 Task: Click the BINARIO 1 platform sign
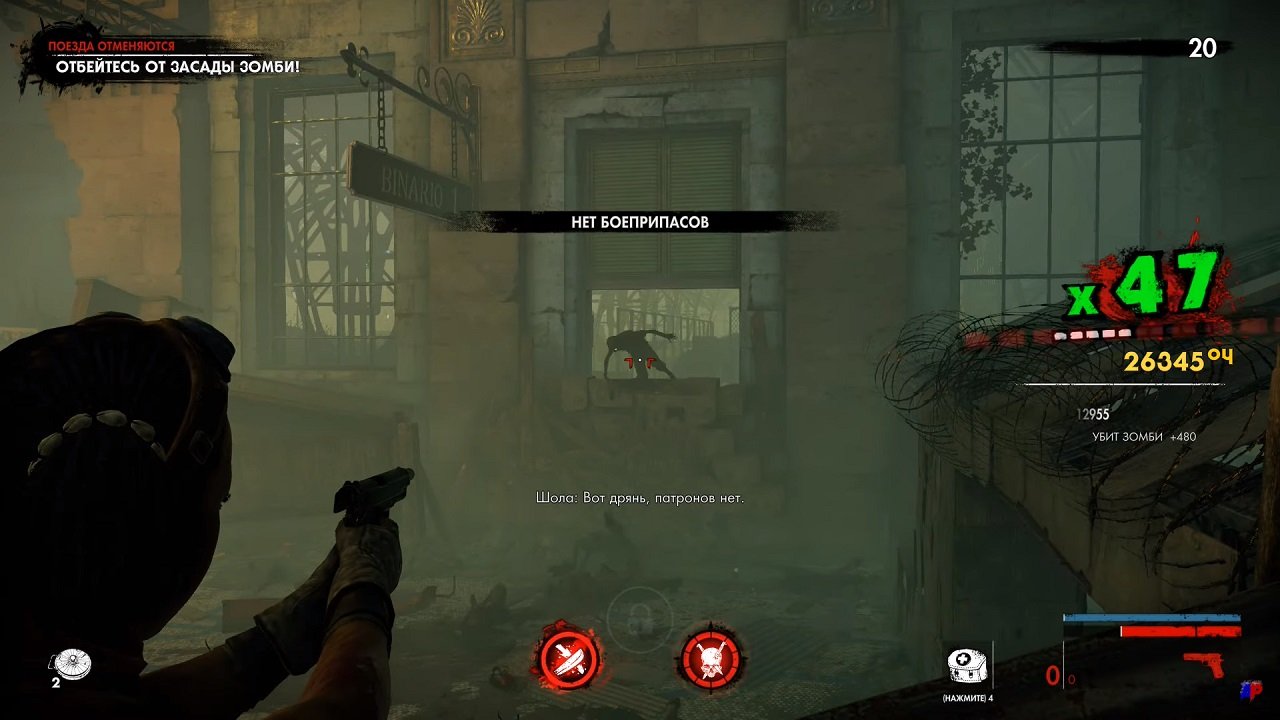coord(413,180)
